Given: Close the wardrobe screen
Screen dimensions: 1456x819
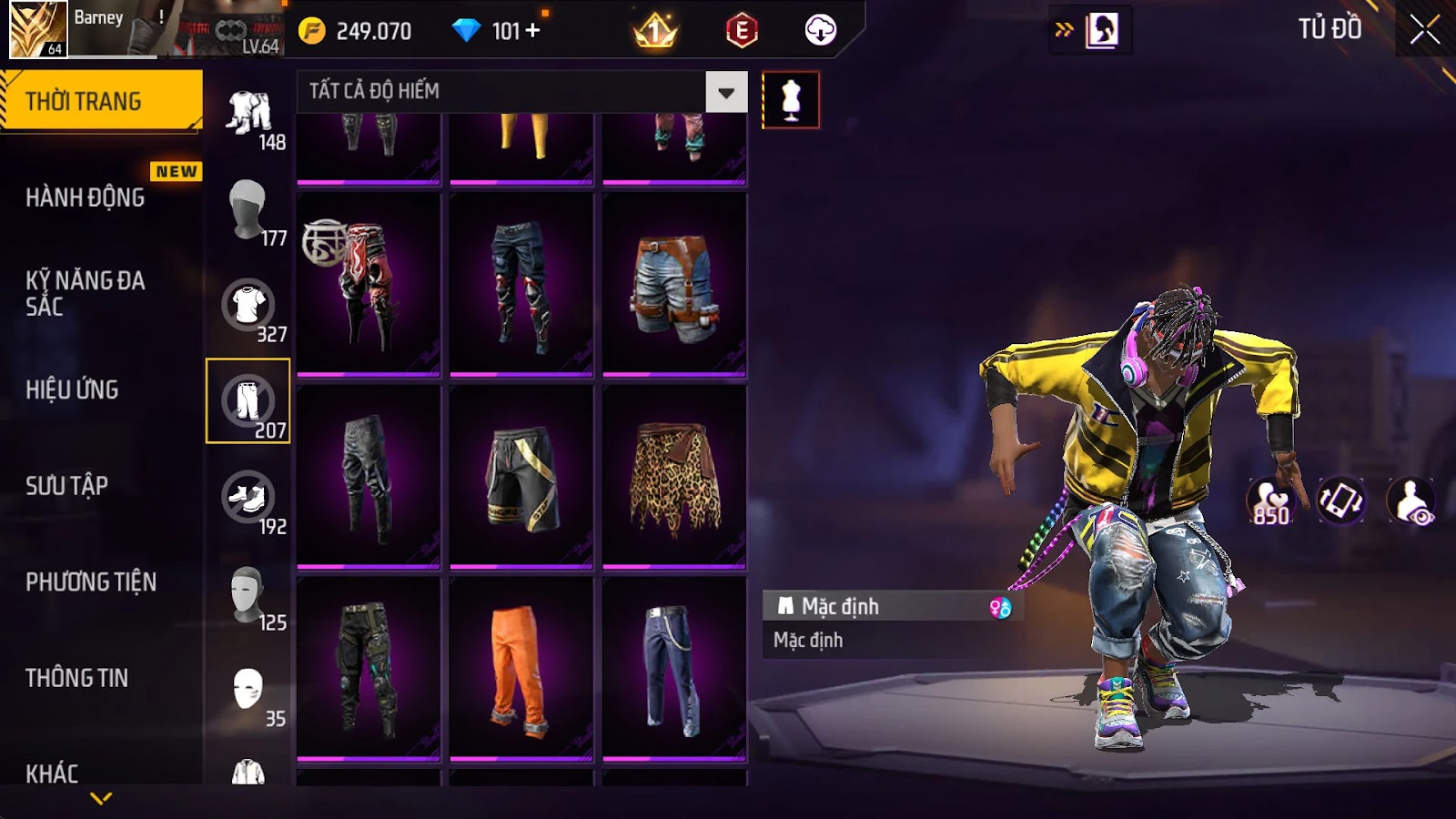Looking at the screenshot, I should coord(1424,30).
